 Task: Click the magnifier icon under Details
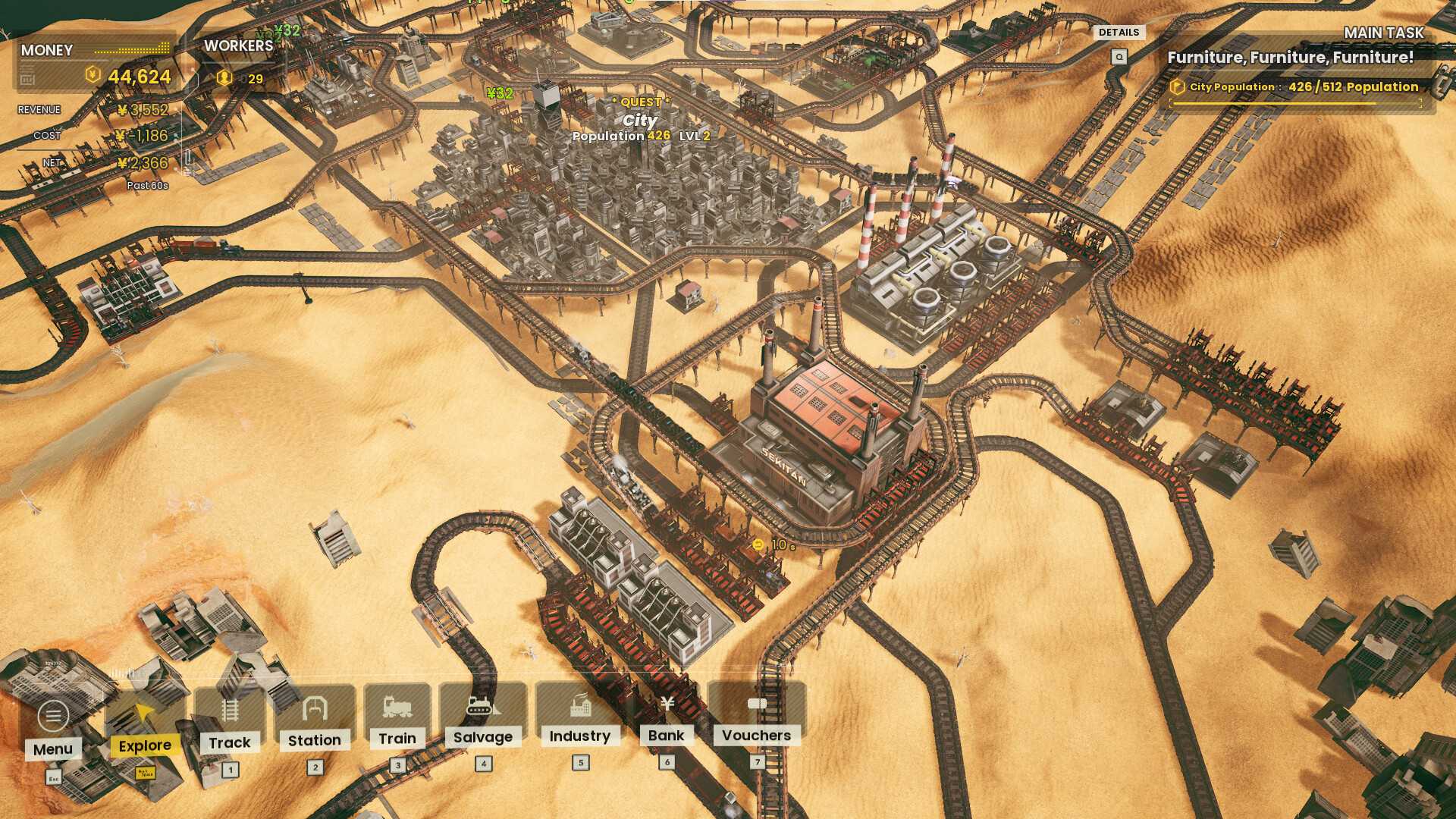click(1119, 57)
